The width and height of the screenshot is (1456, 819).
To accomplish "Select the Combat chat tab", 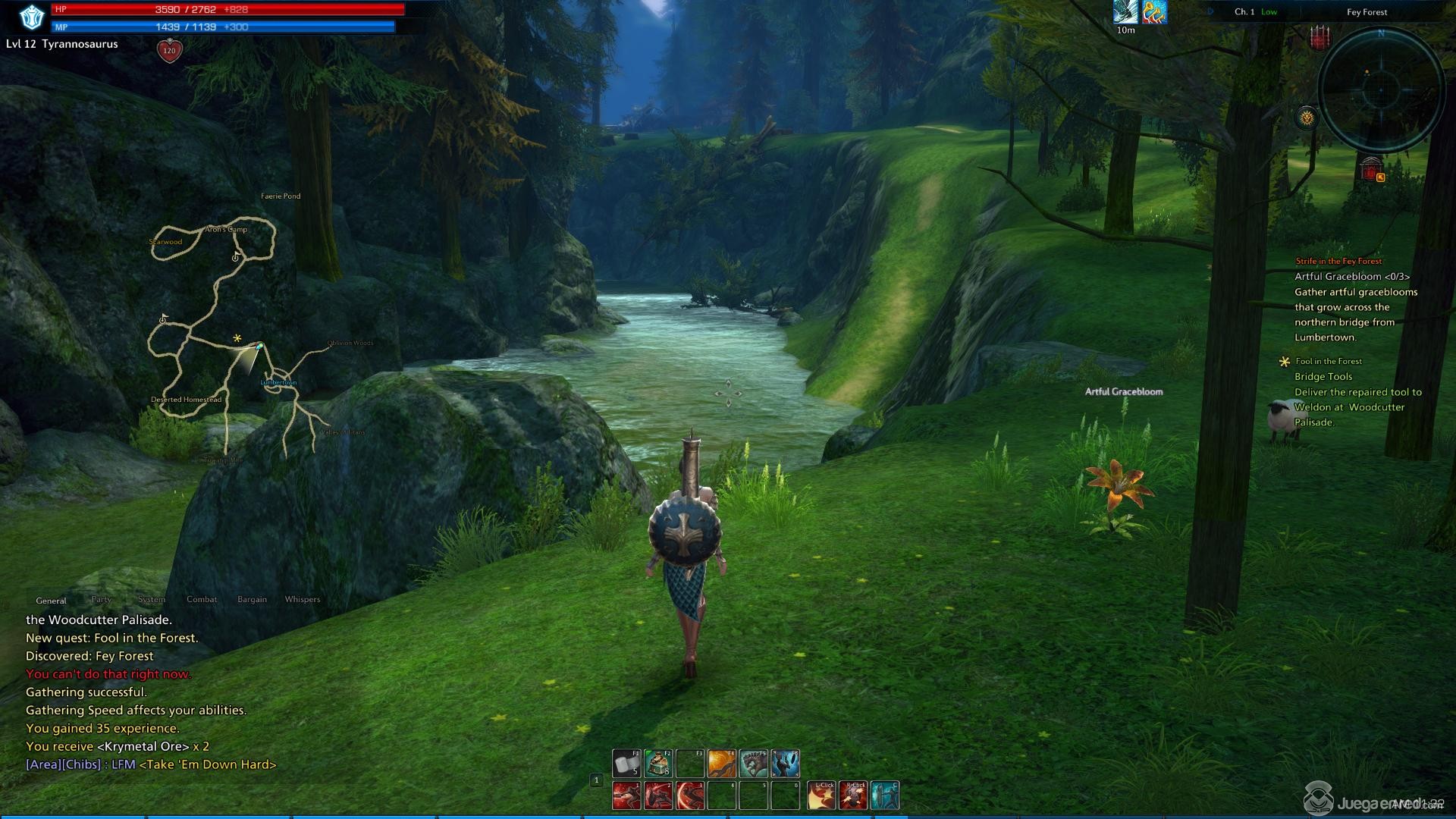I will coord(202,599).
